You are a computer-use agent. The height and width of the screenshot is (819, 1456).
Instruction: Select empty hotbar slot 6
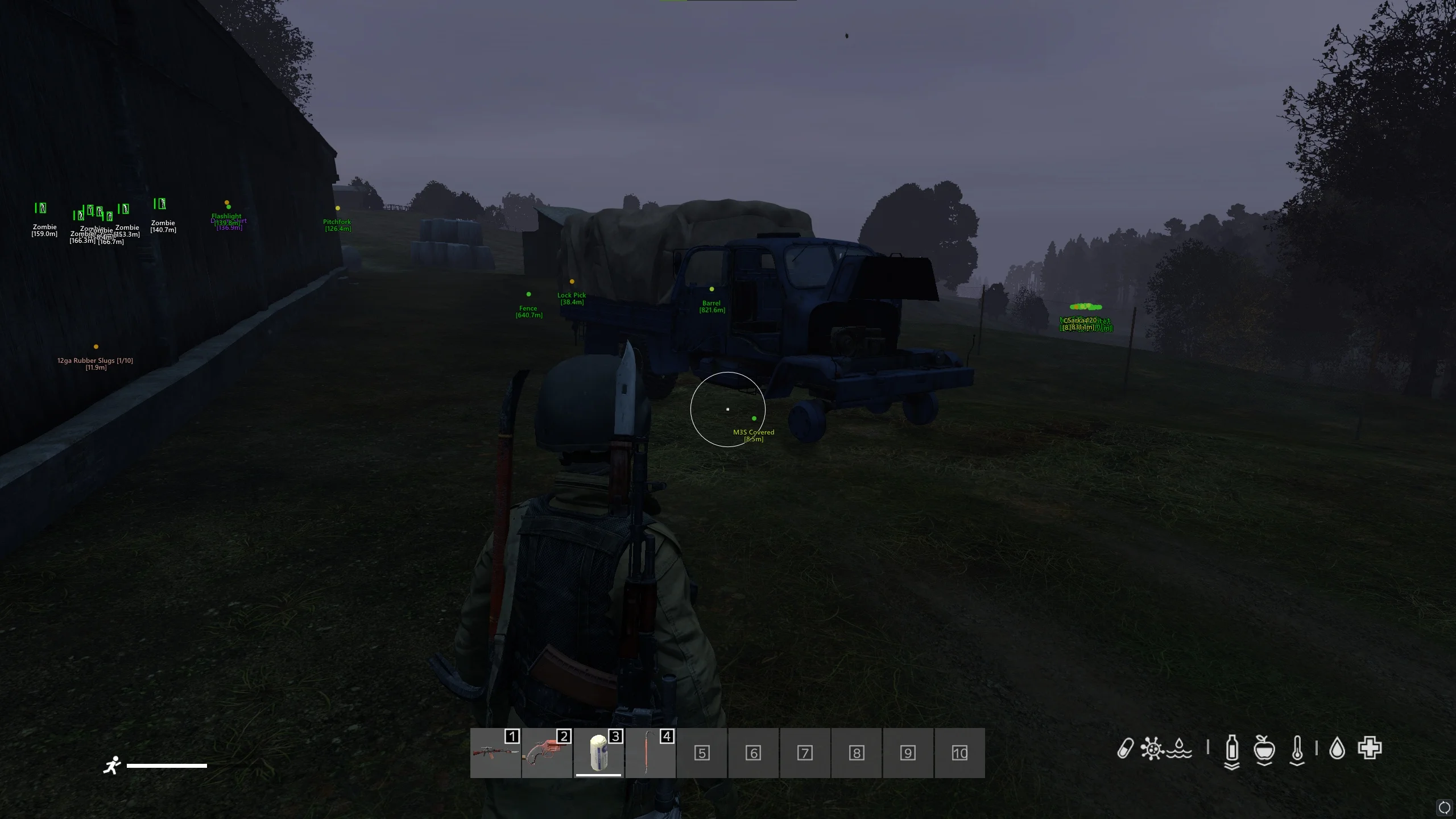click(753, 753)
